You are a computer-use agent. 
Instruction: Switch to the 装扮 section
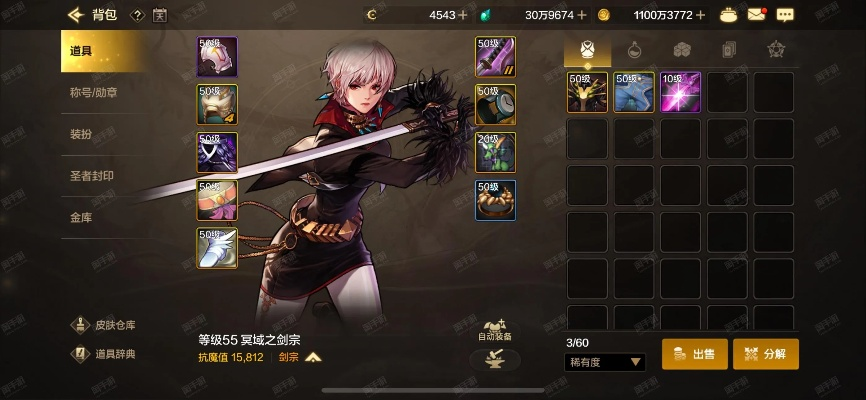pyautogui.click(x=82, y=134)
